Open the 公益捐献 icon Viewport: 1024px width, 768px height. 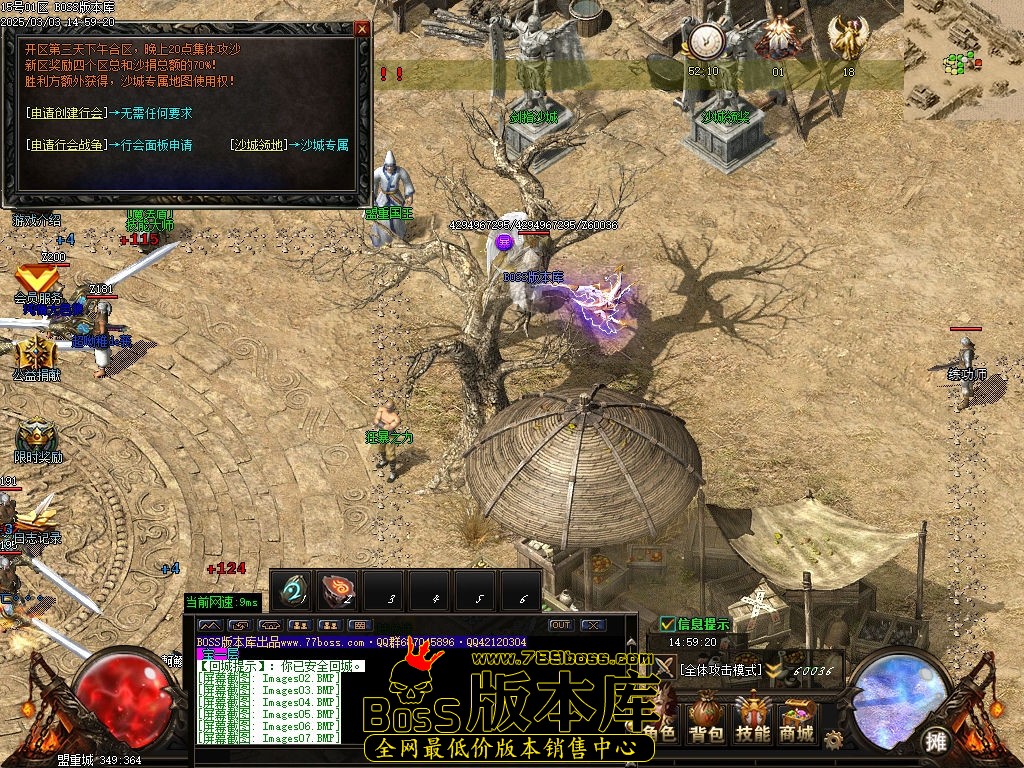36,354
